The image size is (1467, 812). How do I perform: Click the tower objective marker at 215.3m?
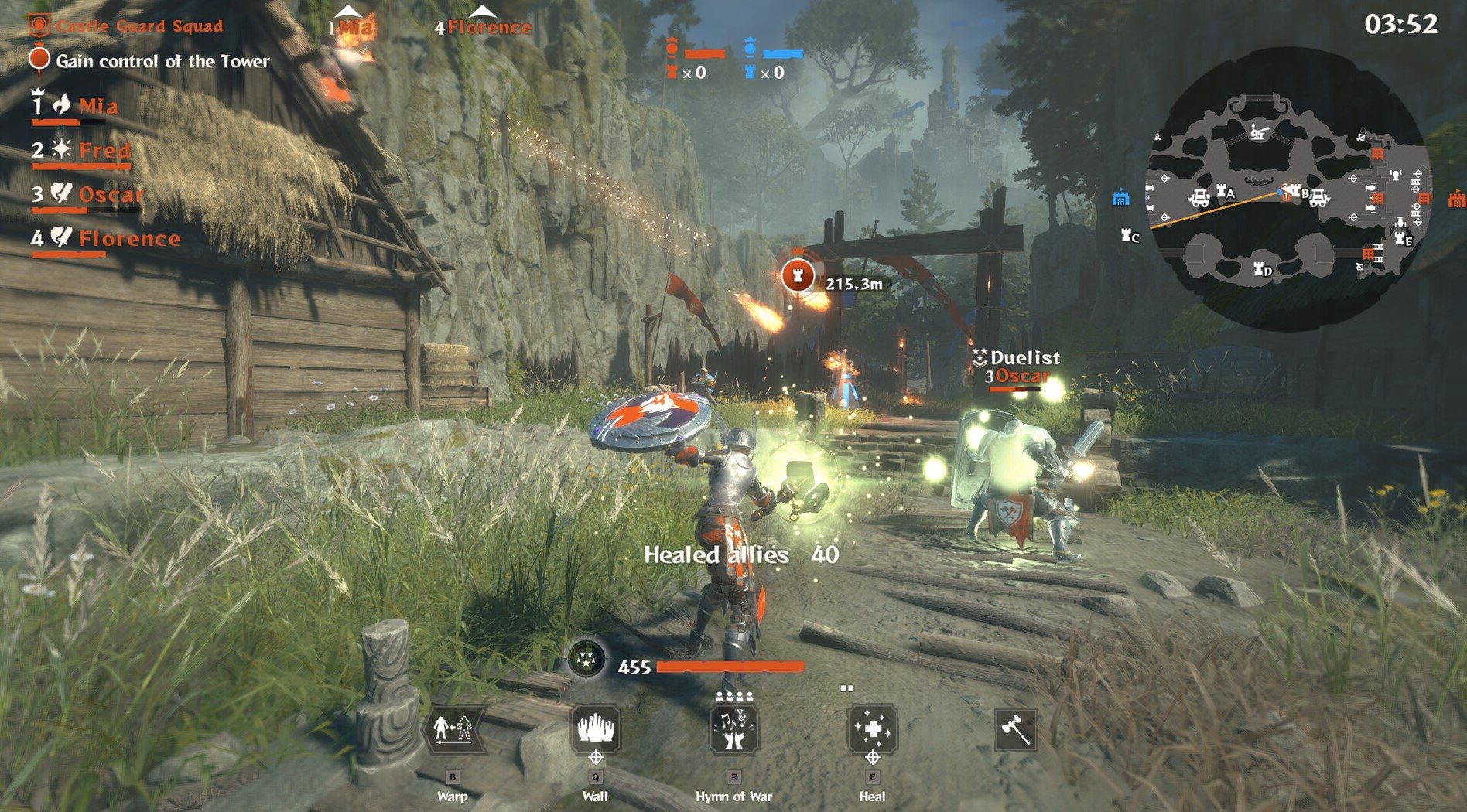[797, 275]
